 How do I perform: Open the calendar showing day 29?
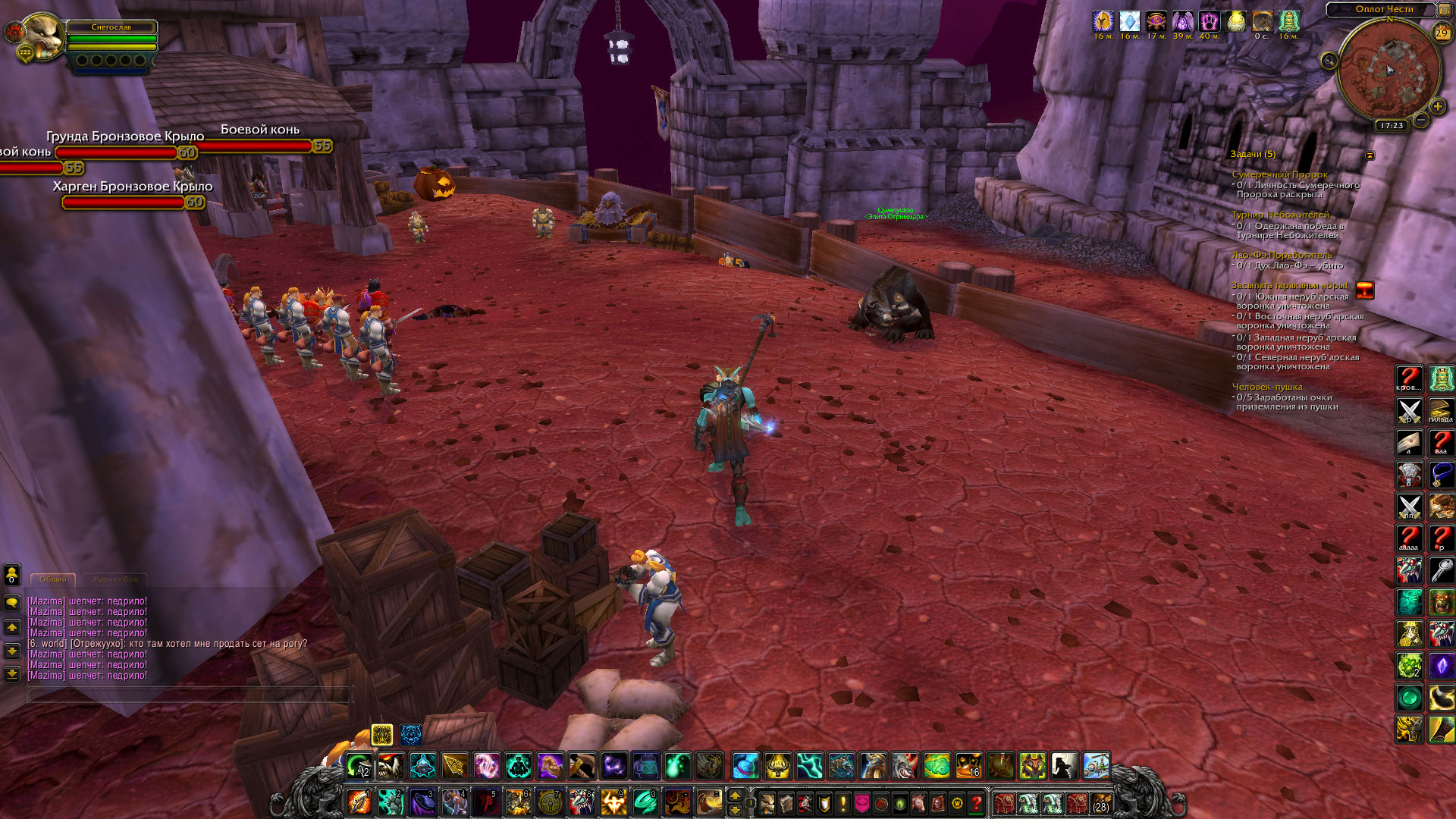click(1441, 33)
